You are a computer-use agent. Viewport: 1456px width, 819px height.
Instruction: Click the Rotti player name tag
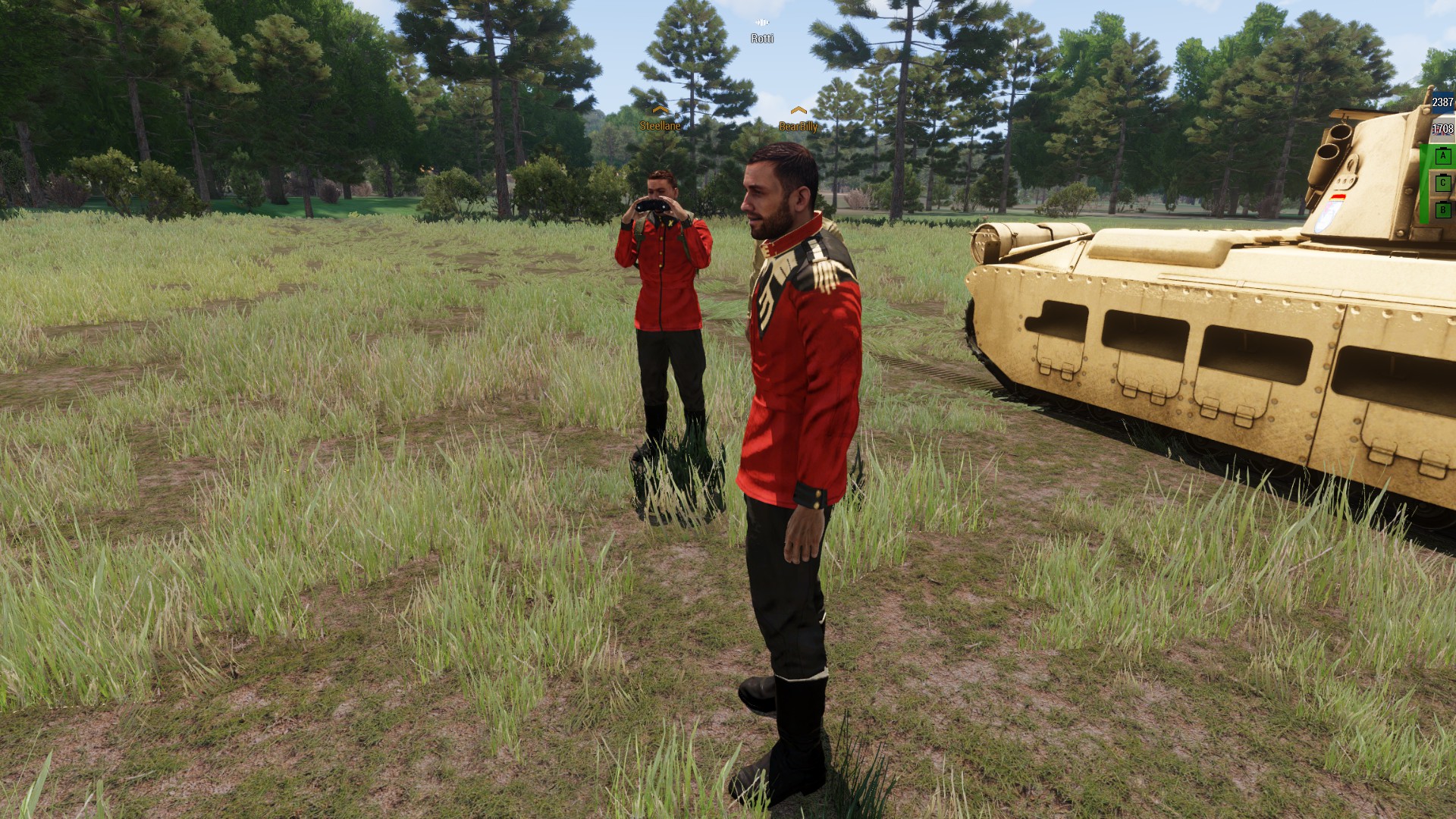(762, 38)
